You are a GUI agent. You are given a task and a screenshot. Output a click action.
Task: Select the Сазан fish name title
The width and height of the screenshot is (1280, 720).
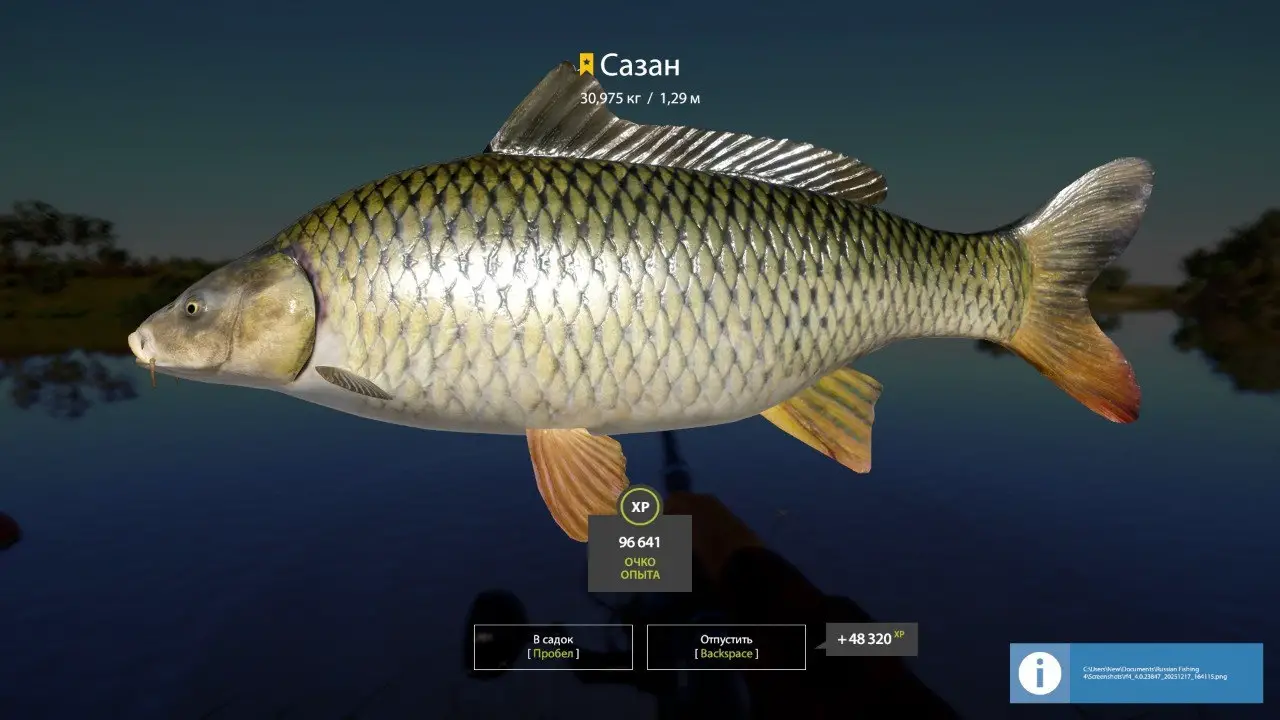(640, 64)
